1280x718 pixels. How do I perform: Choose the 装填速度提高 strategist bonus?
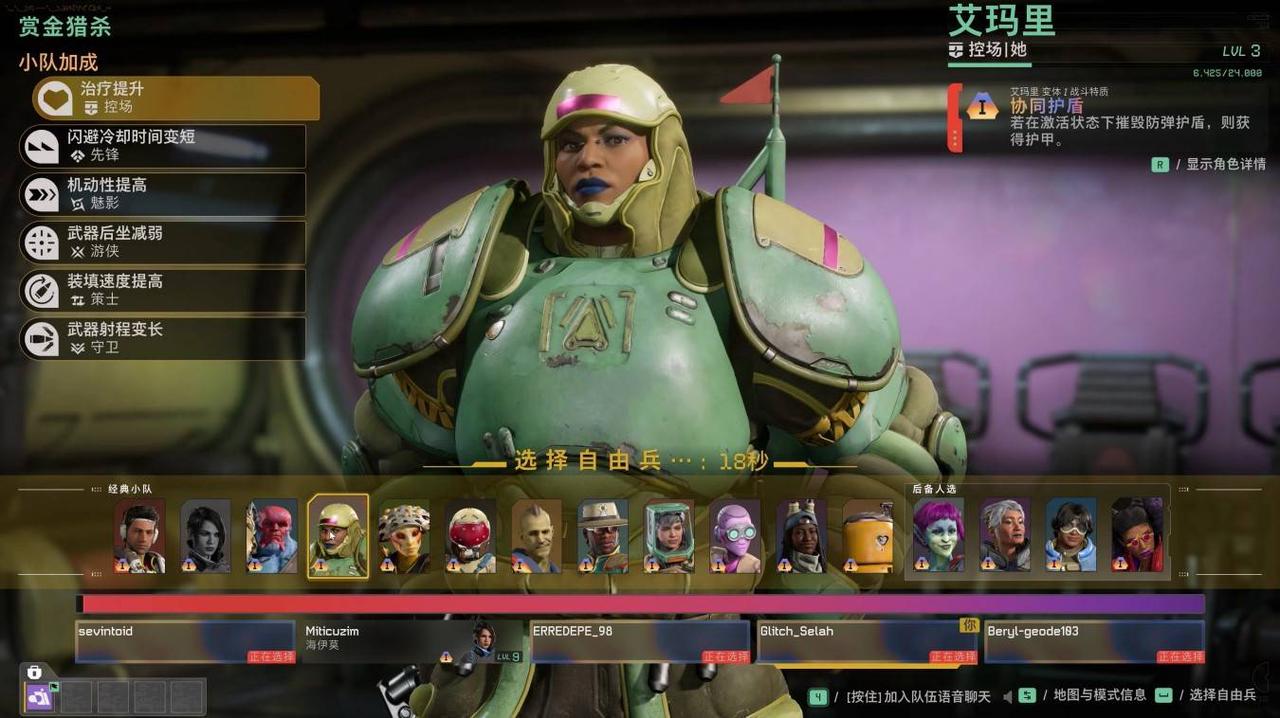(x=163, y=290)
